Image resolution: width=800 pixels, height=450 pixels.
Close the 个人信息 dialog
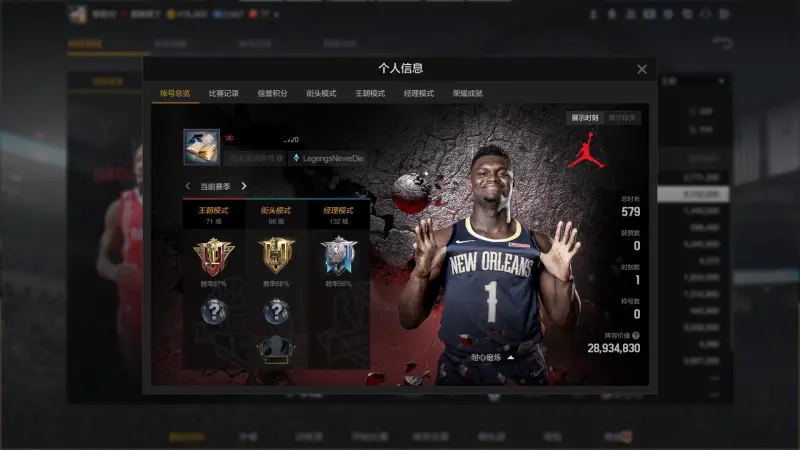[642, 69]
